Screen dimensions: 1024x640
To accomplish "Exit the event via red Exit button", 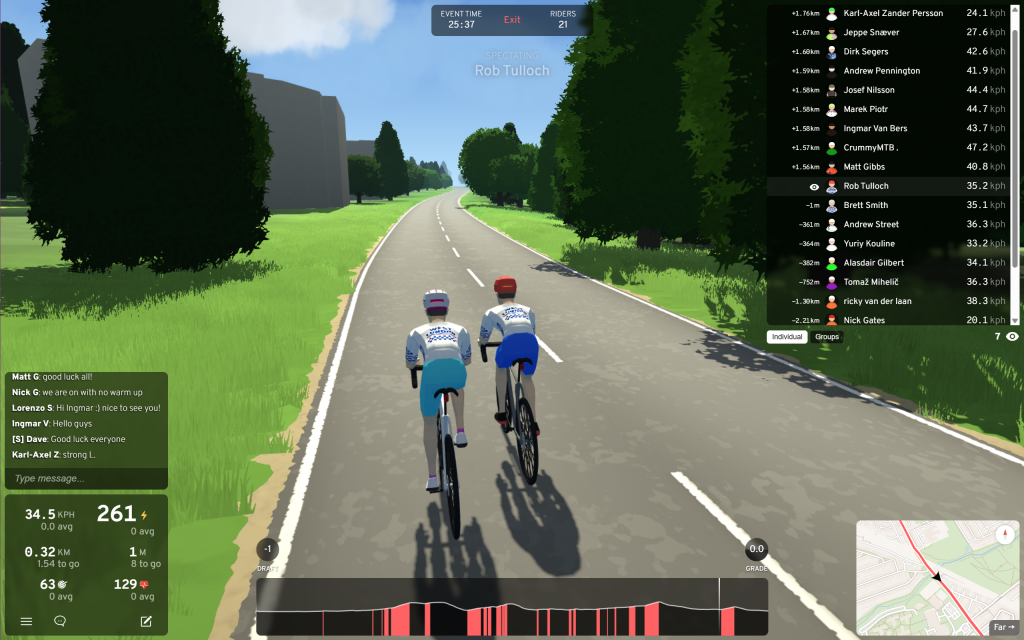I will coord(512,20).
